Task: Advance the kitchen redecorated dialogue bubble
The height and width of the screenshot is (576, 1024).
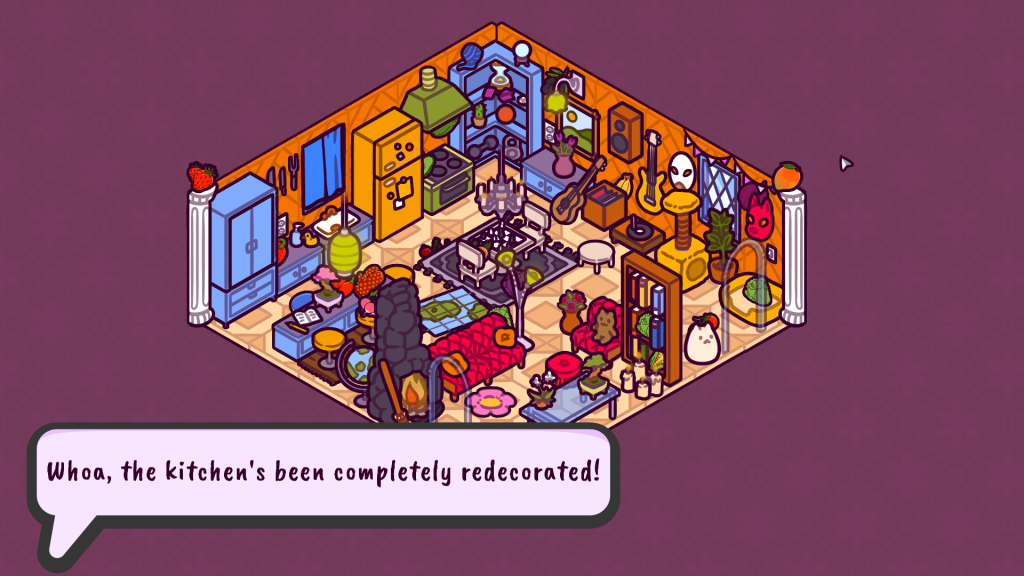Action: (322, 472)
